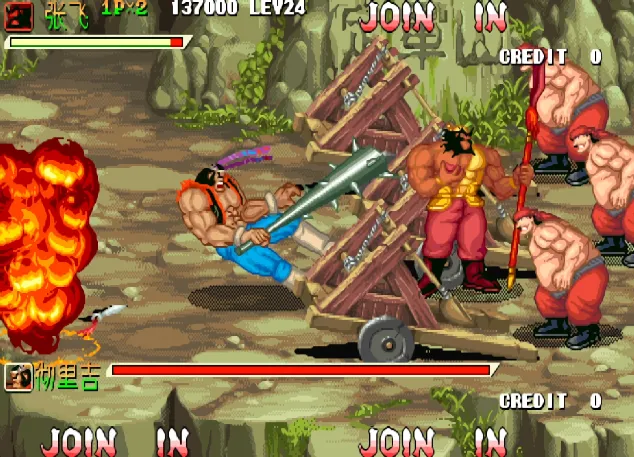Select the boss portrait beside the red bar
Viewport: 634px width, 457px height.
(17, 377)
